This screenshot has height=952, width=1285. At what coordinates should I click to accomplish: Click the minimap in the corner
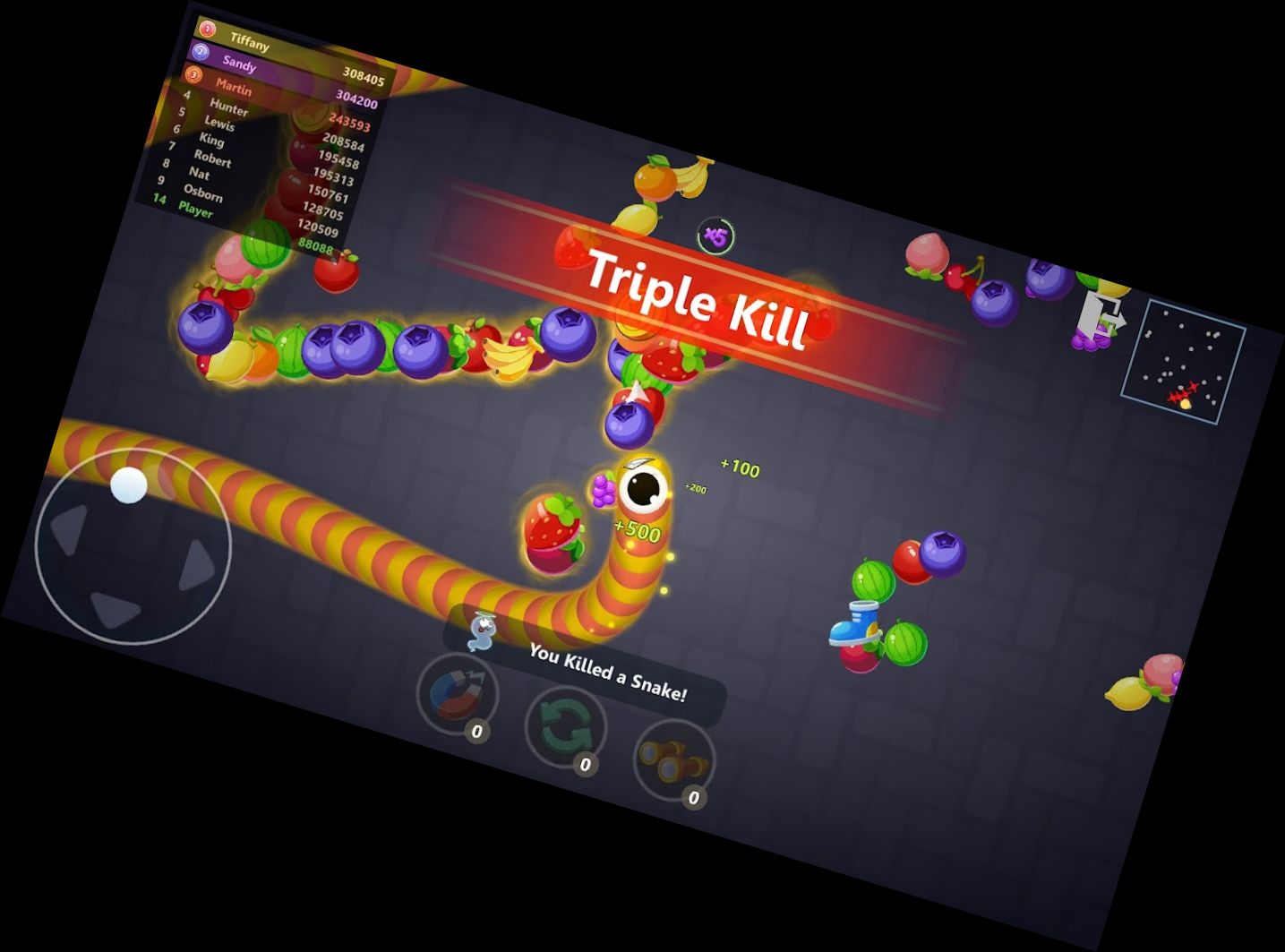point(1179,357)
